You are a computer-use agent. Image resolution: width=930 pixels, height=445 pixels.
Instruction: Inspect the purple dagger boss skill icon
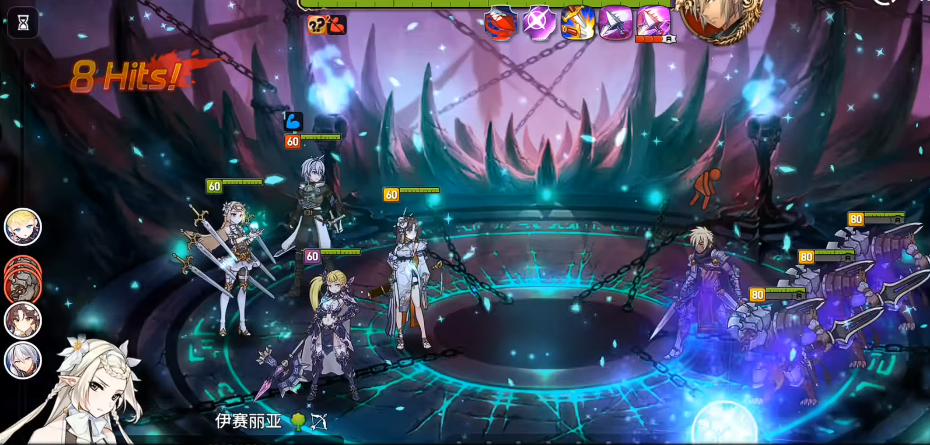[x=616, y=22]
